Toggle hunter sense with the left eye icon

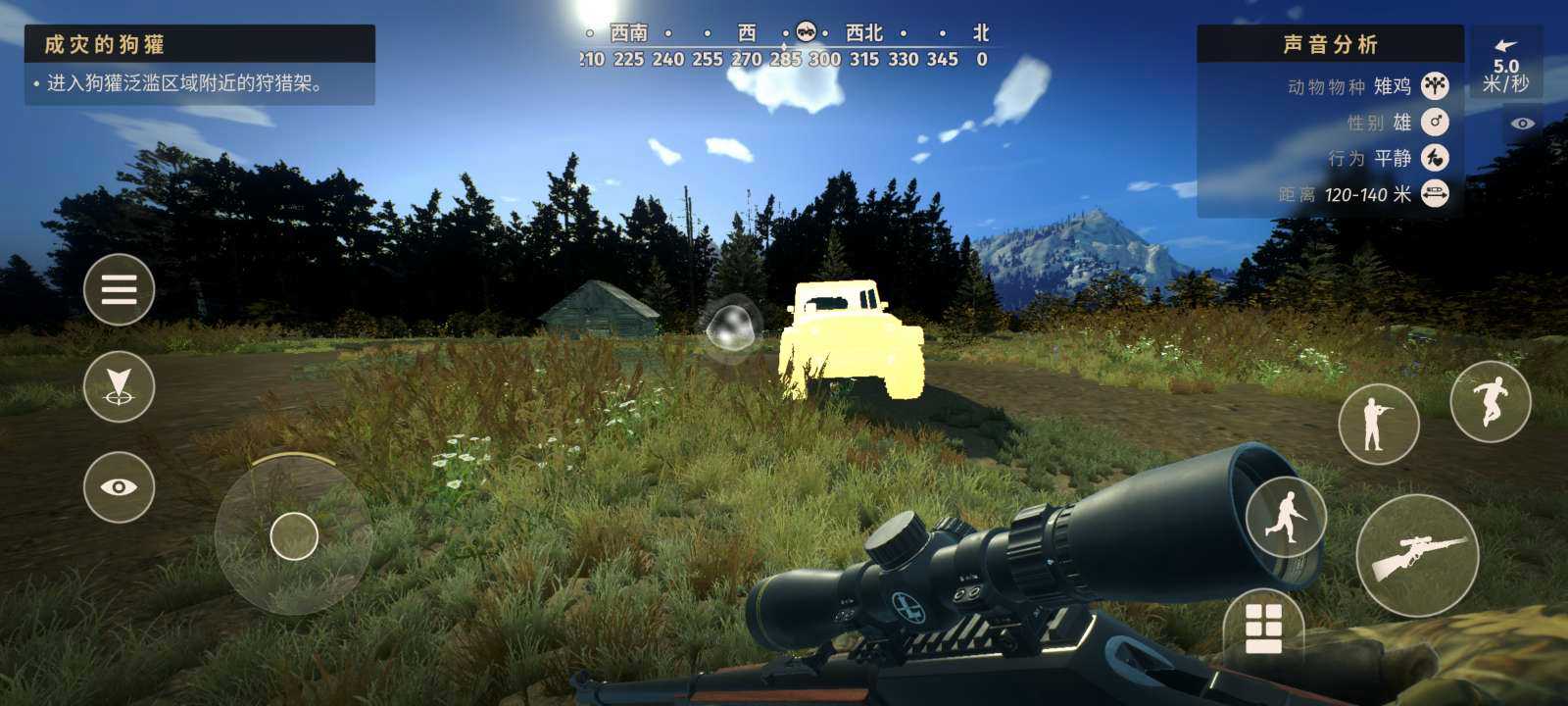[x=120, y=484]
